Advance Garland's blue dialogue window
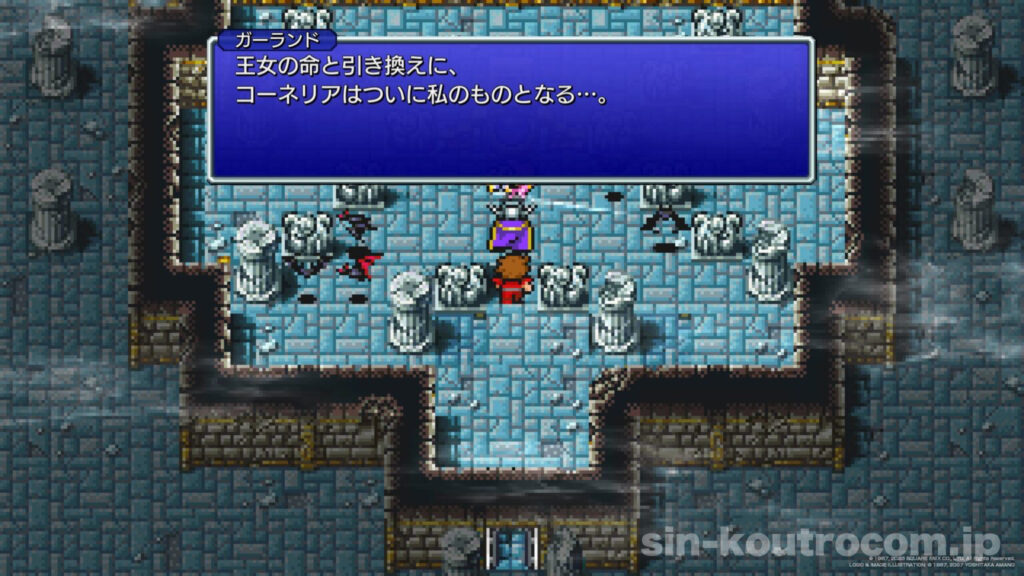This screenshot has height=576, width=1024. tap(510, 110)
